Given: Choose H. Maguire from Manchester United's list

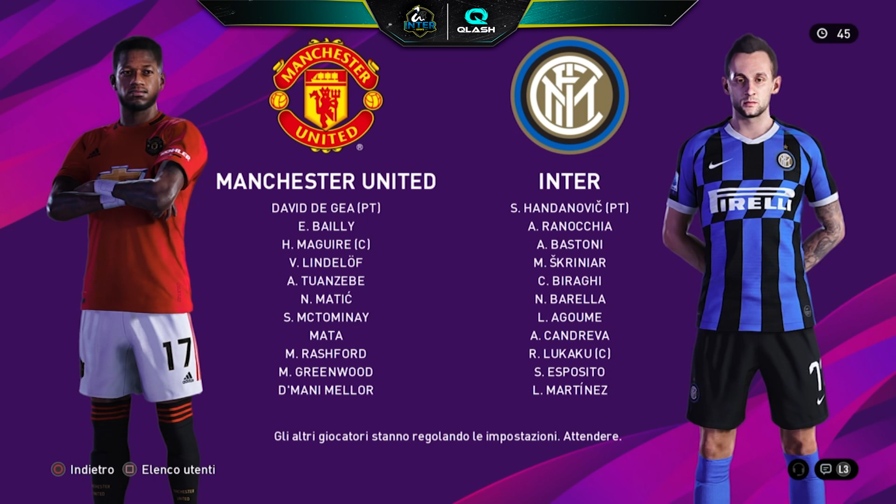Looking at the screenshot, I should [326, 244].
